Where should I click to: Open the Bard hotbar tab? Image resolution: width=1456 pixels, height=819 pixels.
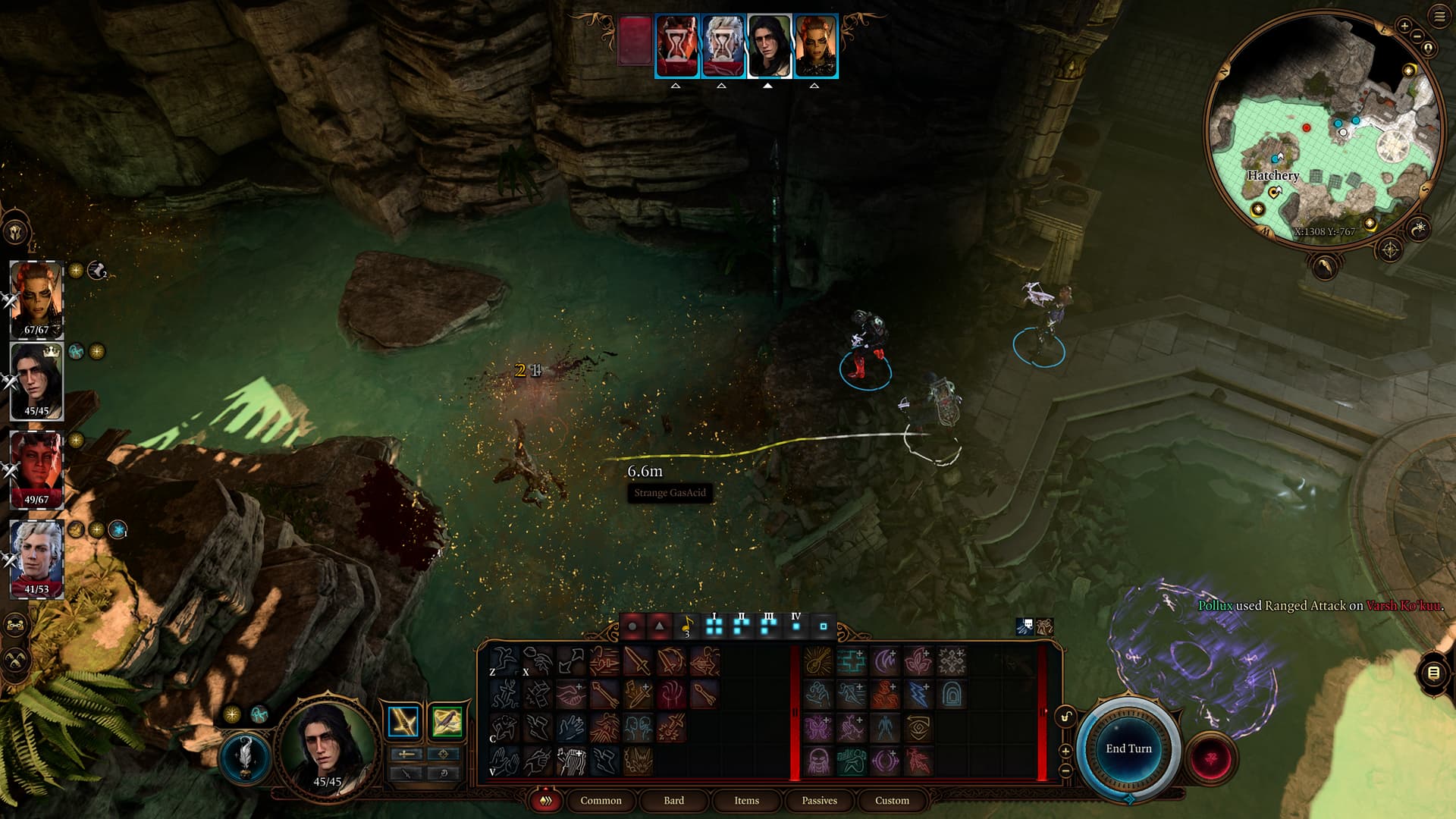tap(673, 800)
